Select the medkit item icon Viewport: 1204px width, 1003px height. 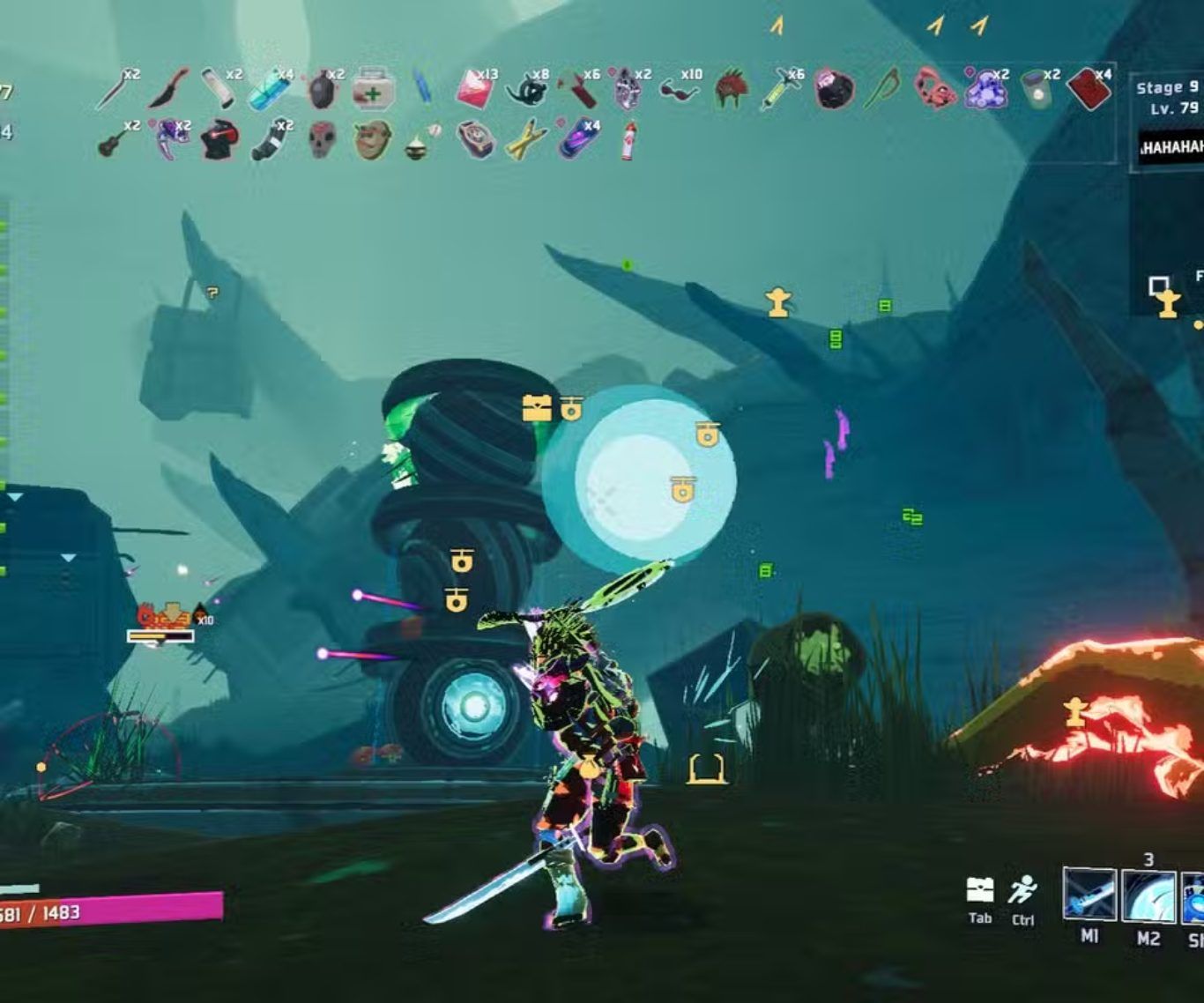point(373,90)
